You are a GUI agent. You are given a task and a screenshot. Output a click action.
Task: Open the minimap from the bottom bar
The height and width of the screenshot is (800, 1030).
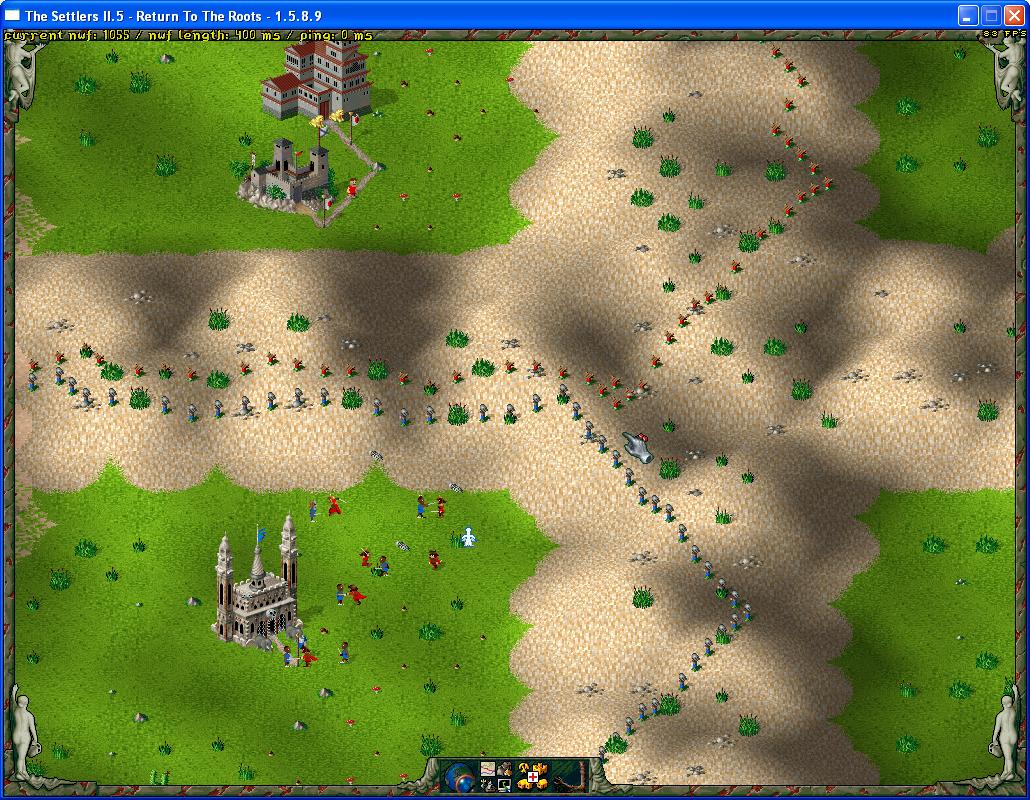tap(488, 769)
